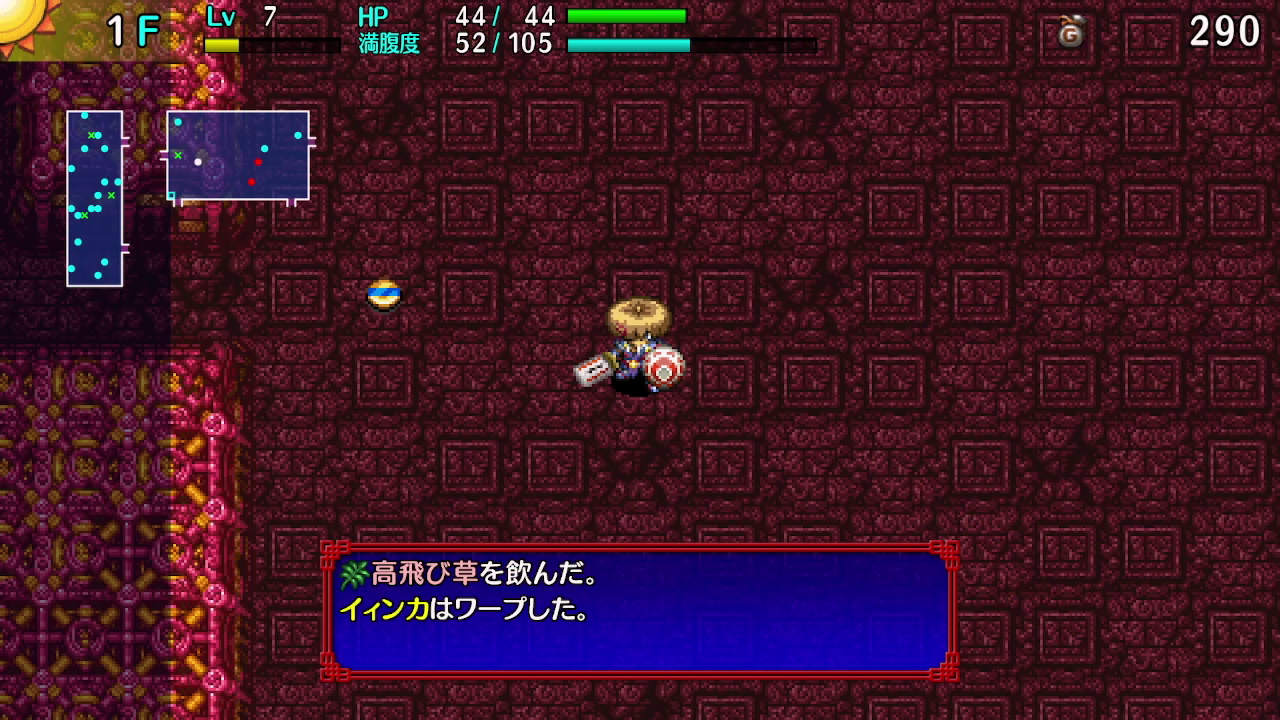Click the white player dot on the minimap
1280x720 pixels.
(198, 162)
